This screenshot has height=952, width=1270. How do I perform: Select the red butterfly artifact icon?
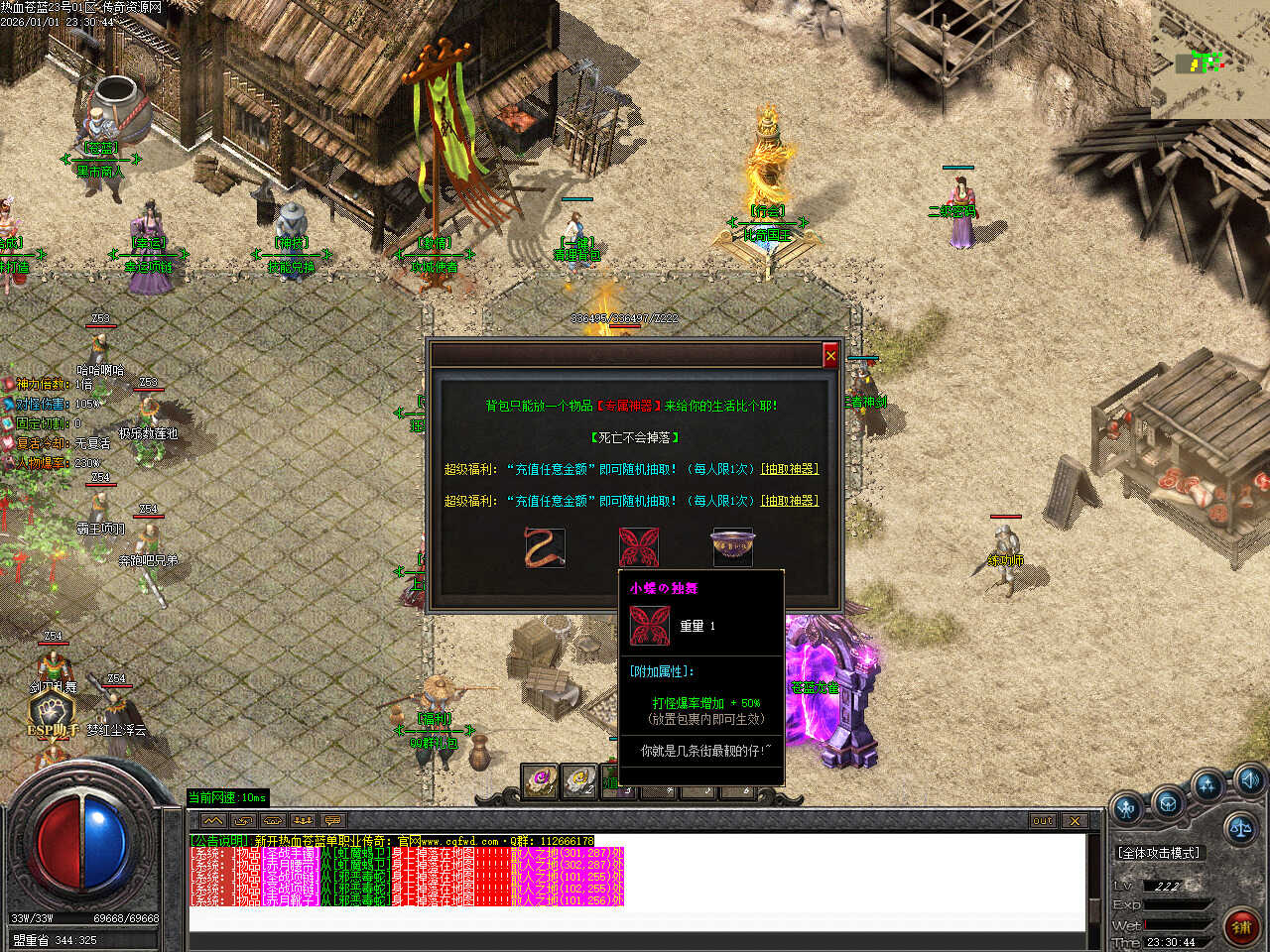click(x=639, y=547)
